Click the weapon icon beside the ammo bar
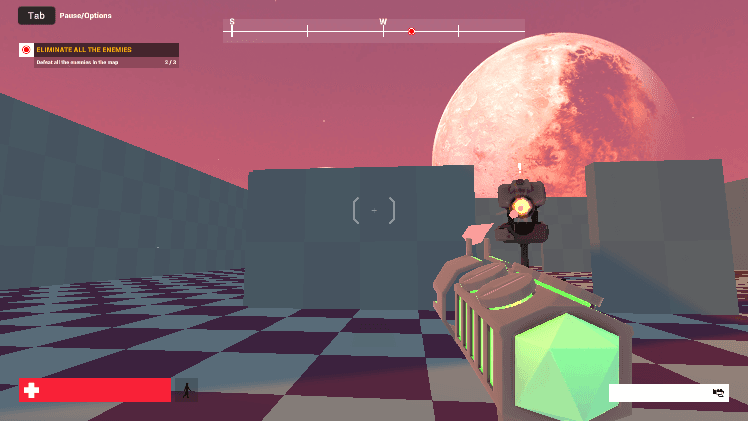This screenshot has width=748, height=421. pos(719,393)
